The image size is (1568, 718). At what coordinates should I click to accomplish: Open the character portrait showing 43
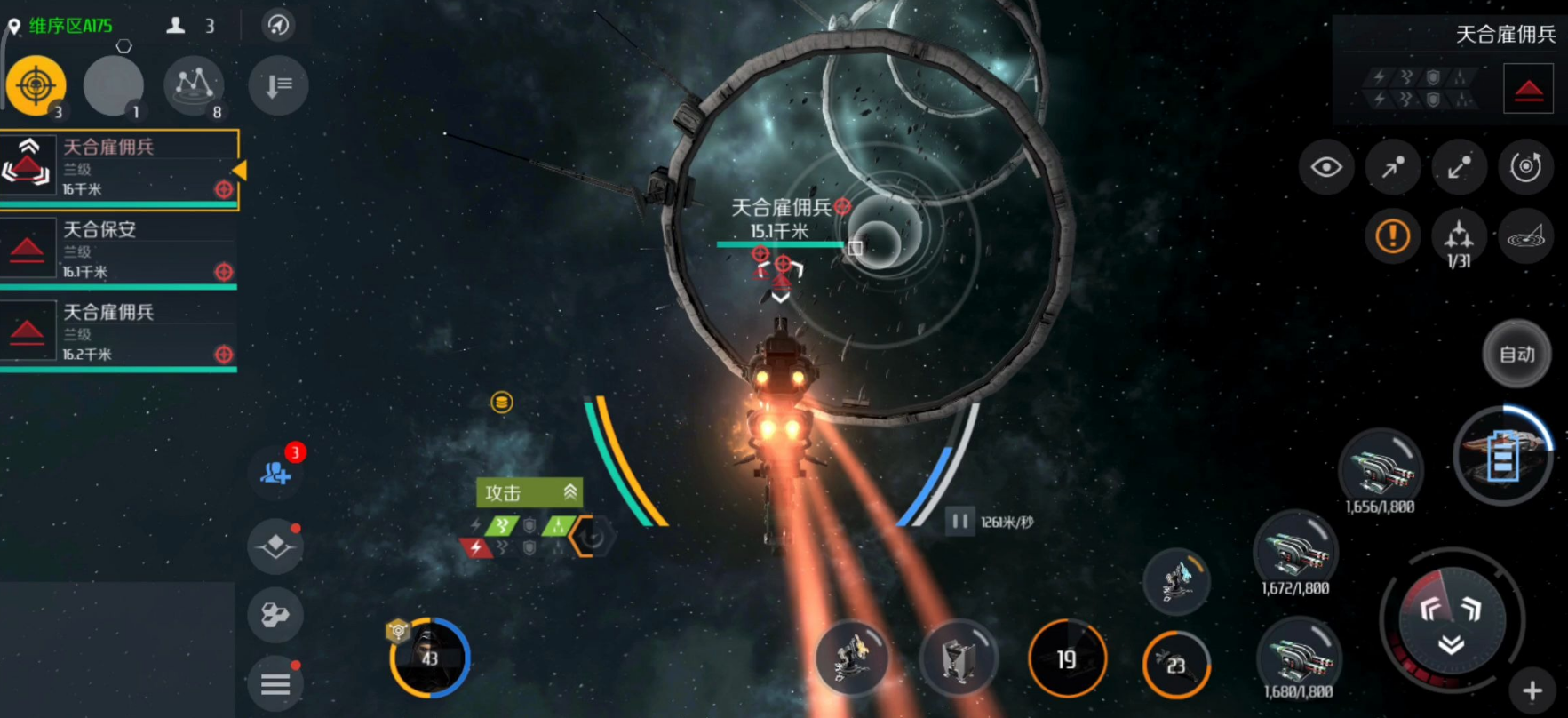point(429,658)
